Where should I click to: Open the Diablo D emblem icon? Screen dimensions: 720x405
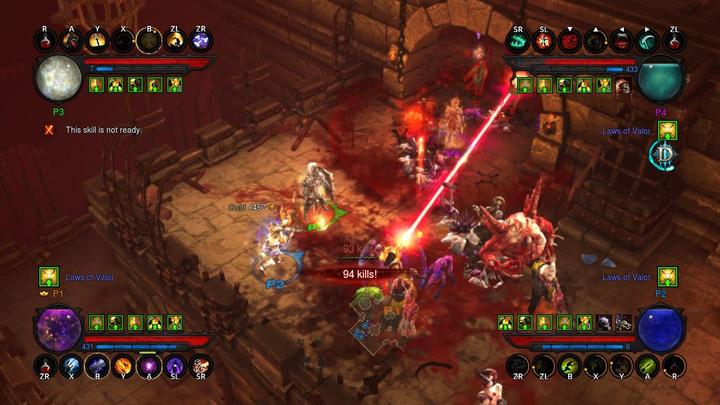666,154
